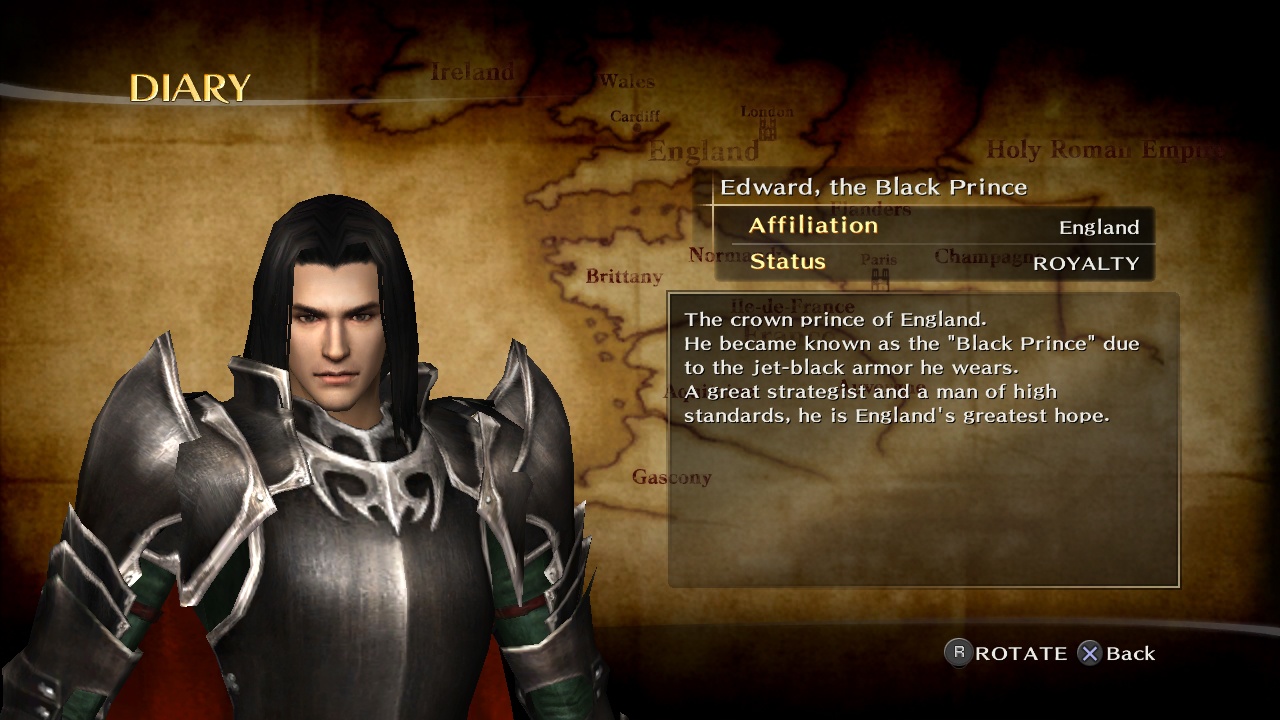Screen dimensions: 1280x720
Task: Click the Gascony label on the map
Action: [671, 478]
